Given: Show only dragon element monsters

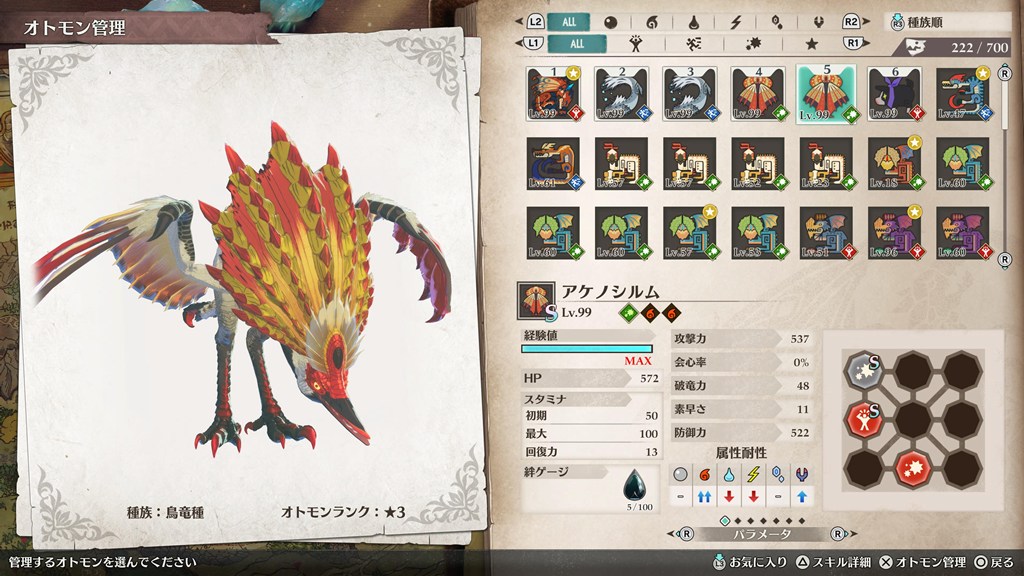Looking at the screenshot, I should tap(818, 21).
